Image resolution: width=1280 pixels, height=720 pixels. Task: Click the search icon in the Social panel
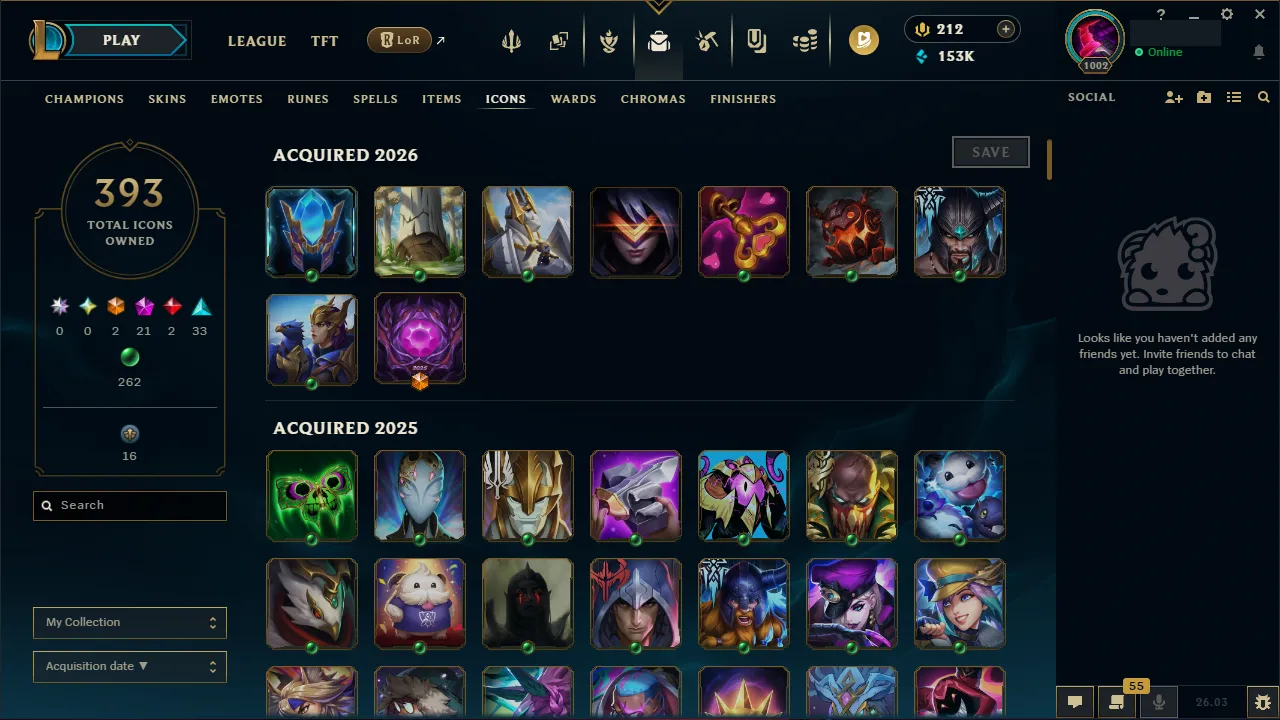tap(1263, 97)
